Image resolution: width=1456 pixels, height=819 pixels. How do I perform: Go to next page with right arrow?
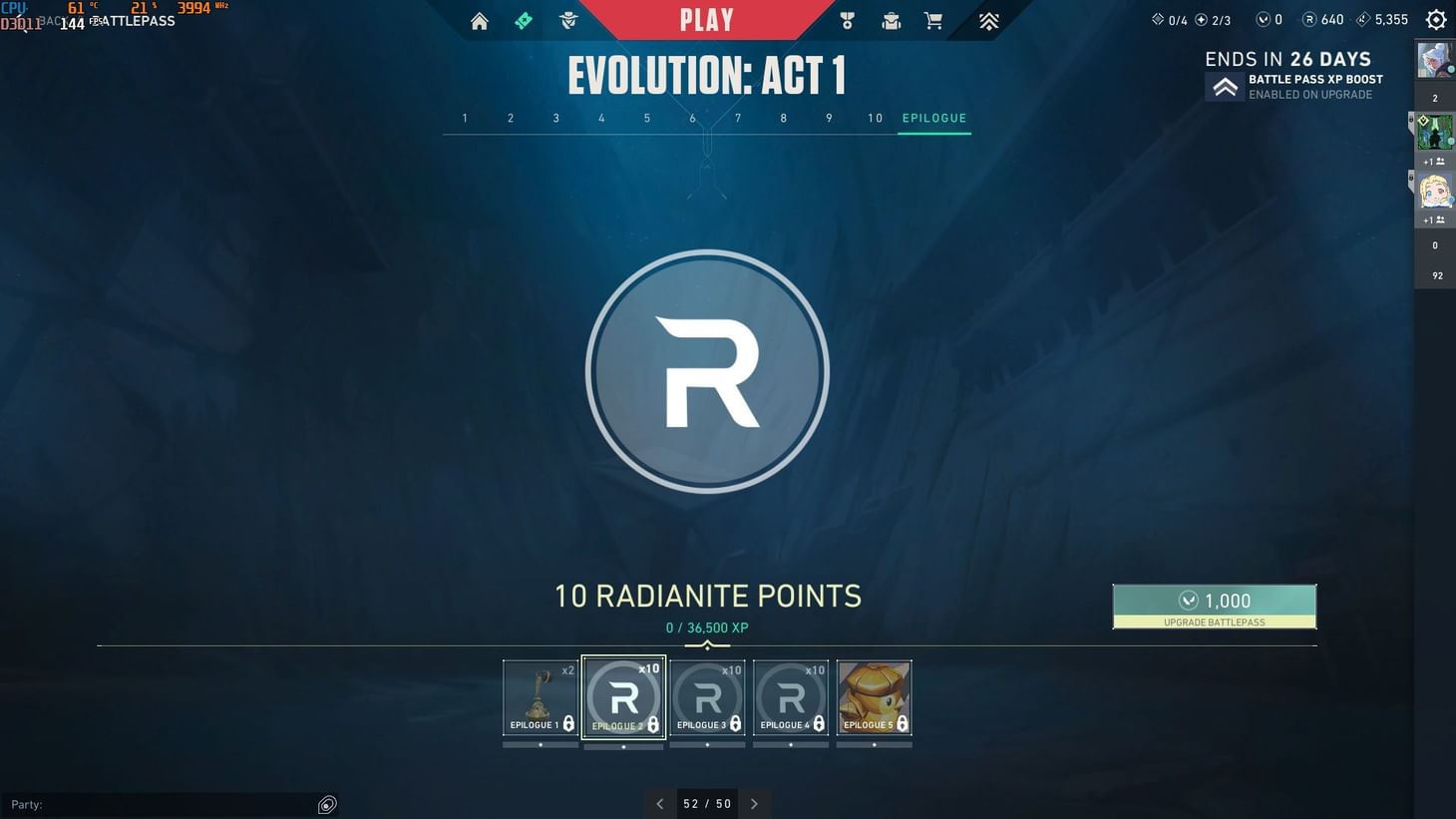755,803
